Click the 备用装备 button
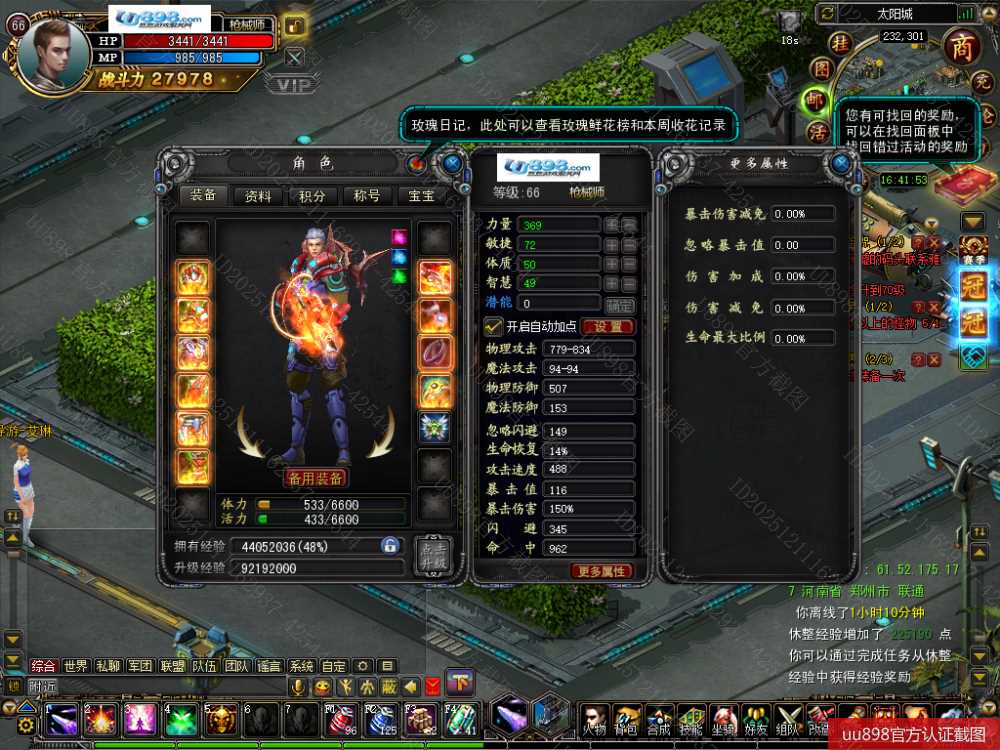 coord(315,478)
